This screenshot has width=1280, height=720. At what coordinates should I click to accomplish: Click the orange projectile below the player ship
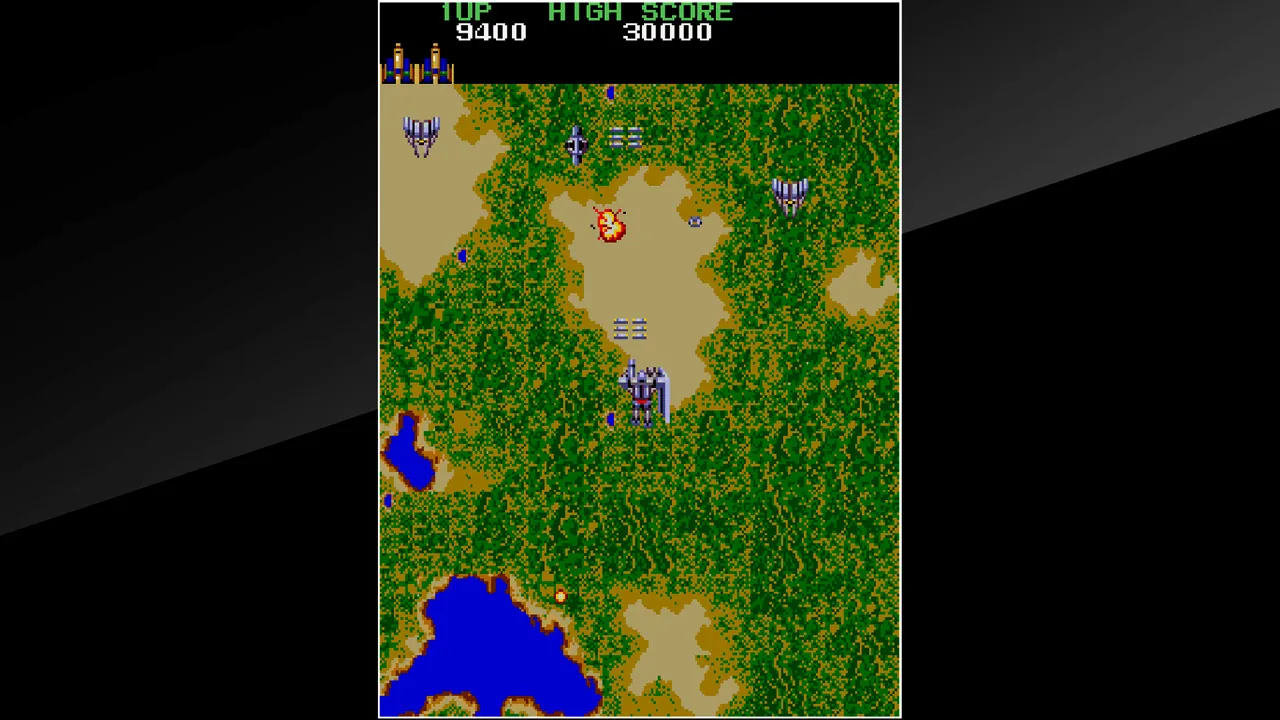point(560,597)
